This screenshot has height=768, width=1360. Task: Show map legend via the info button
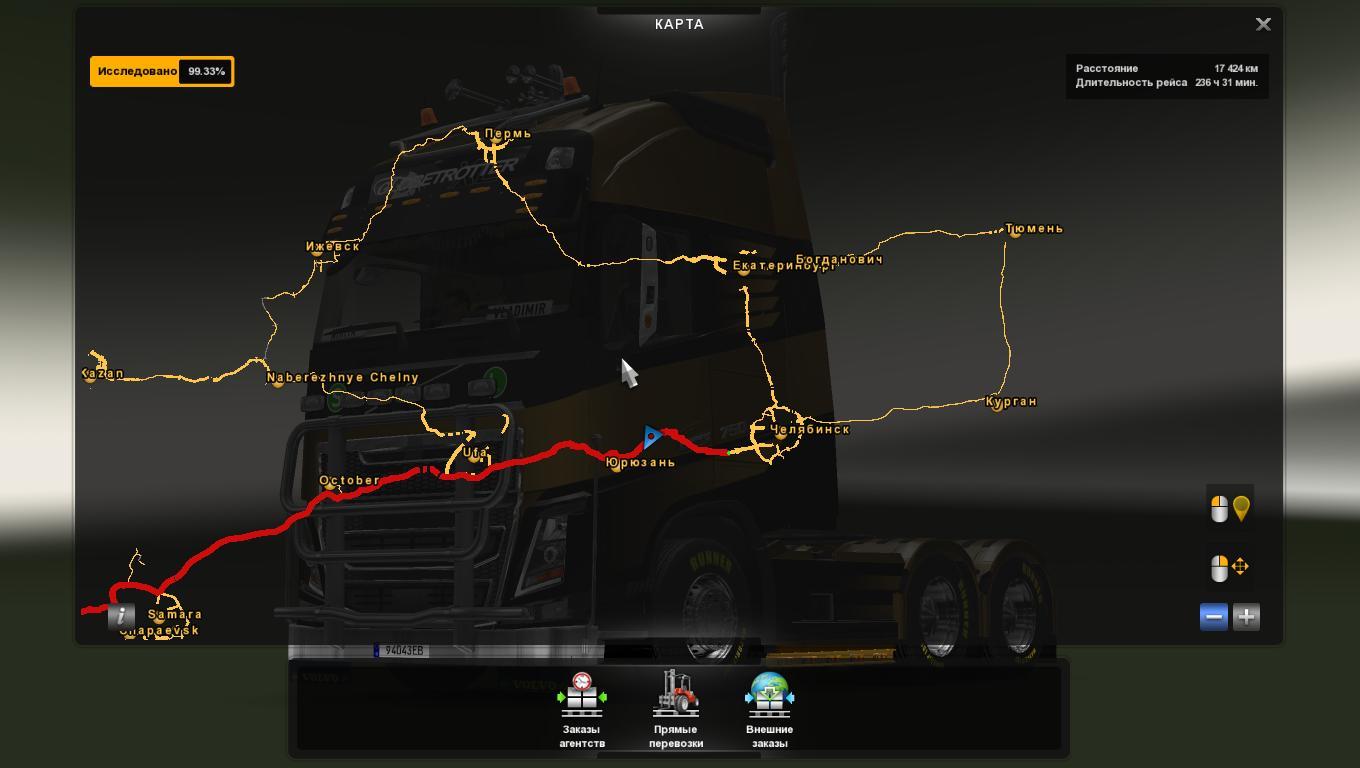(x=121, y=616)
